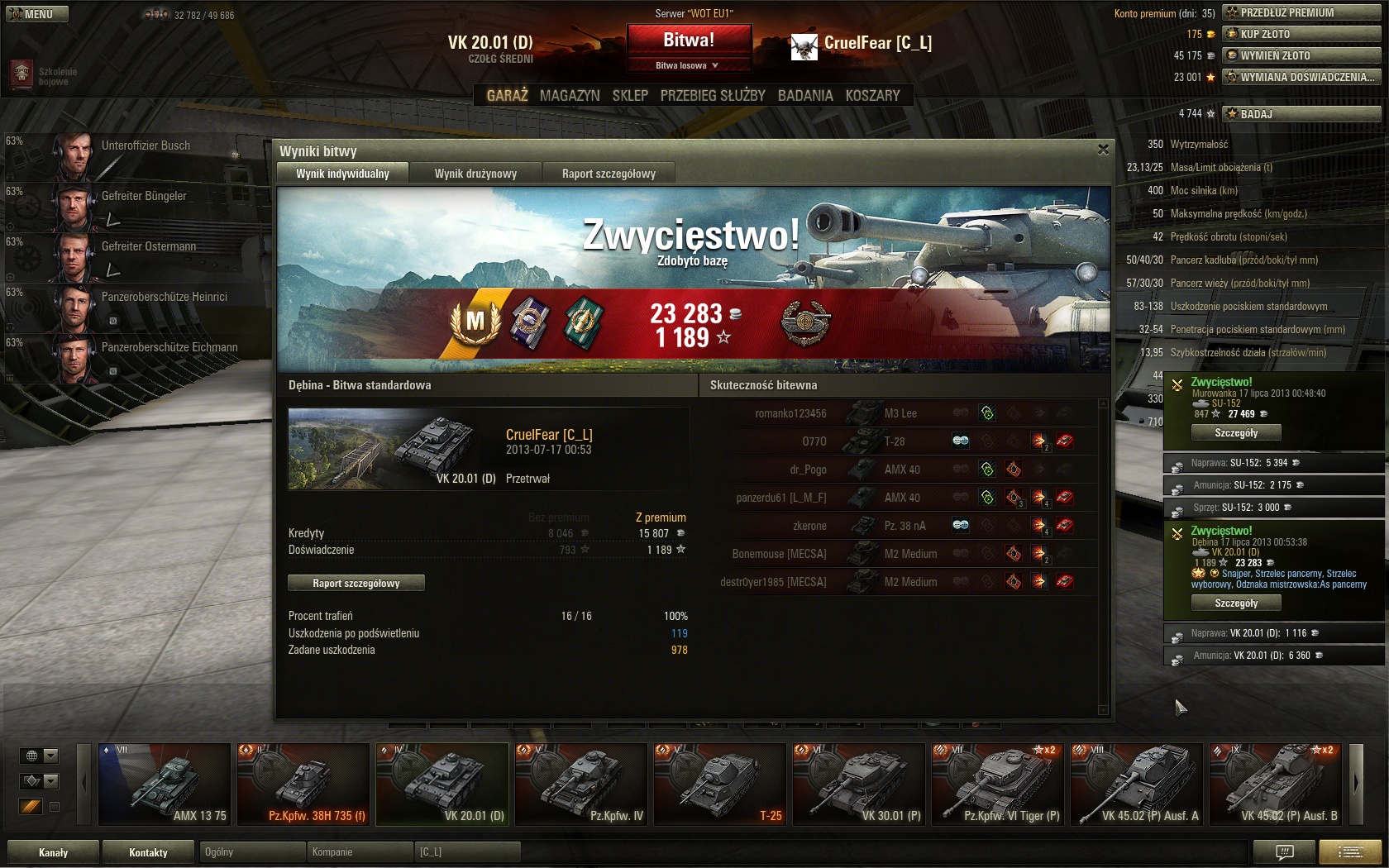
Task: Select the Pz.Kpfw. VI Tiger (P) tank
Action: click(997, 784)
